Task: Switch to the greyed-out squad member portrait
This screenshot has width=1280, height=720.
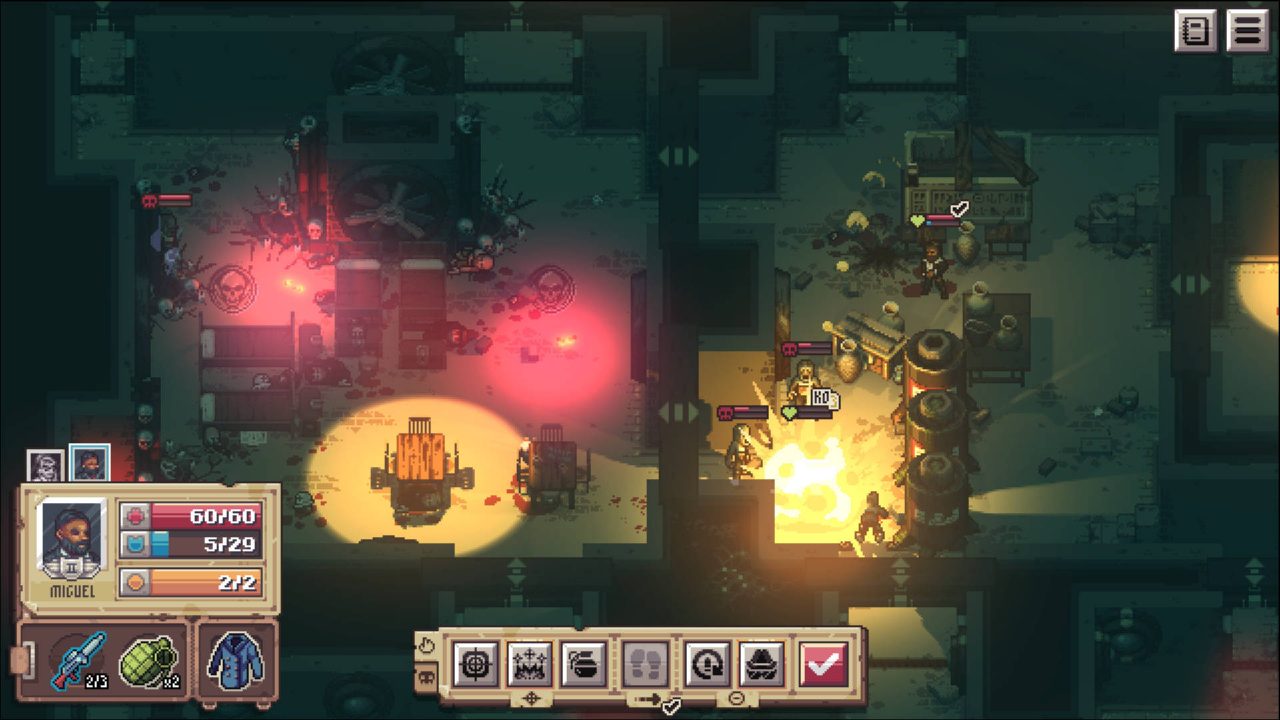Action: coord(45,465)
